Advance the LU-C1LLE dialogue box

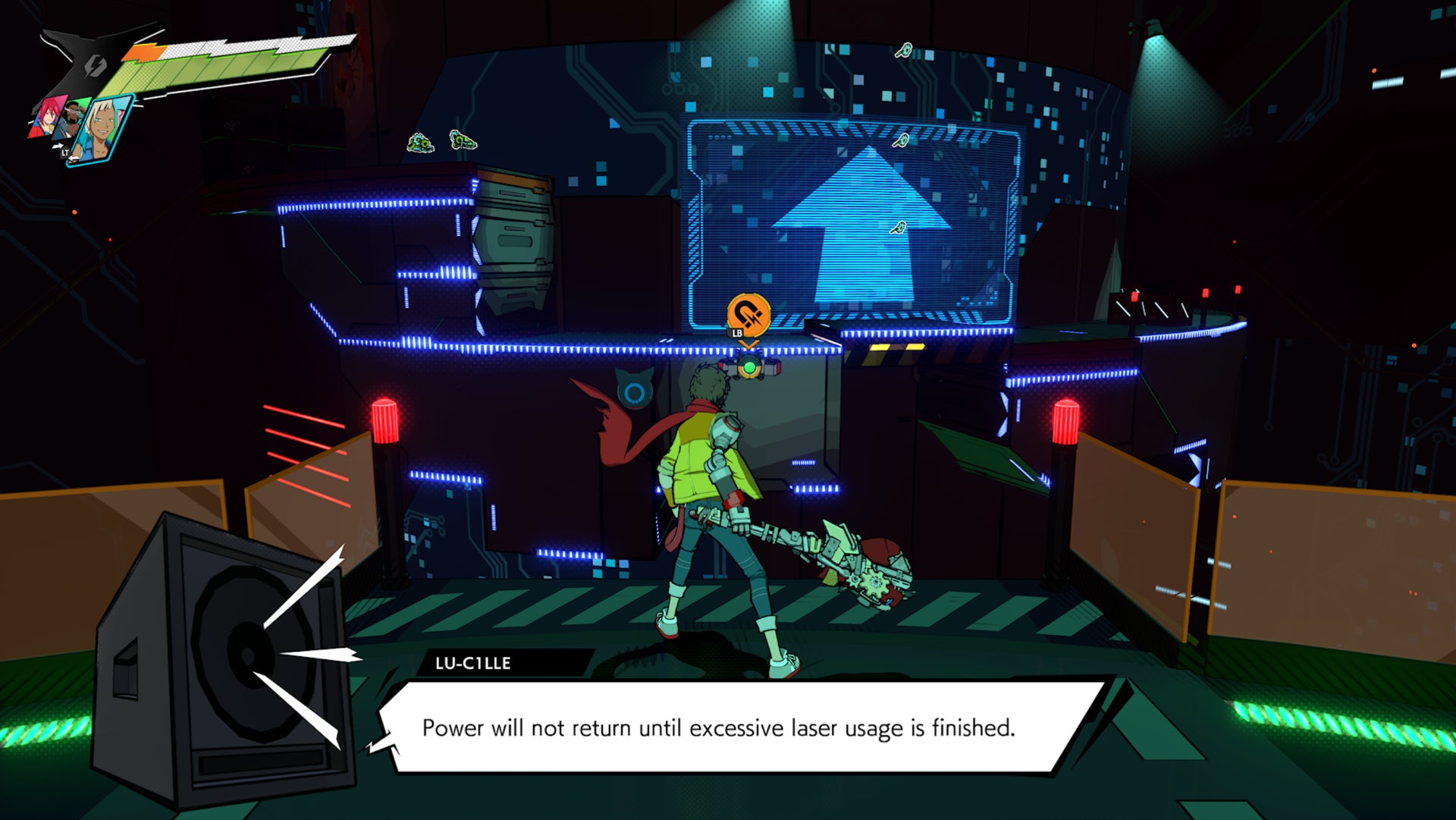(717, 727)
